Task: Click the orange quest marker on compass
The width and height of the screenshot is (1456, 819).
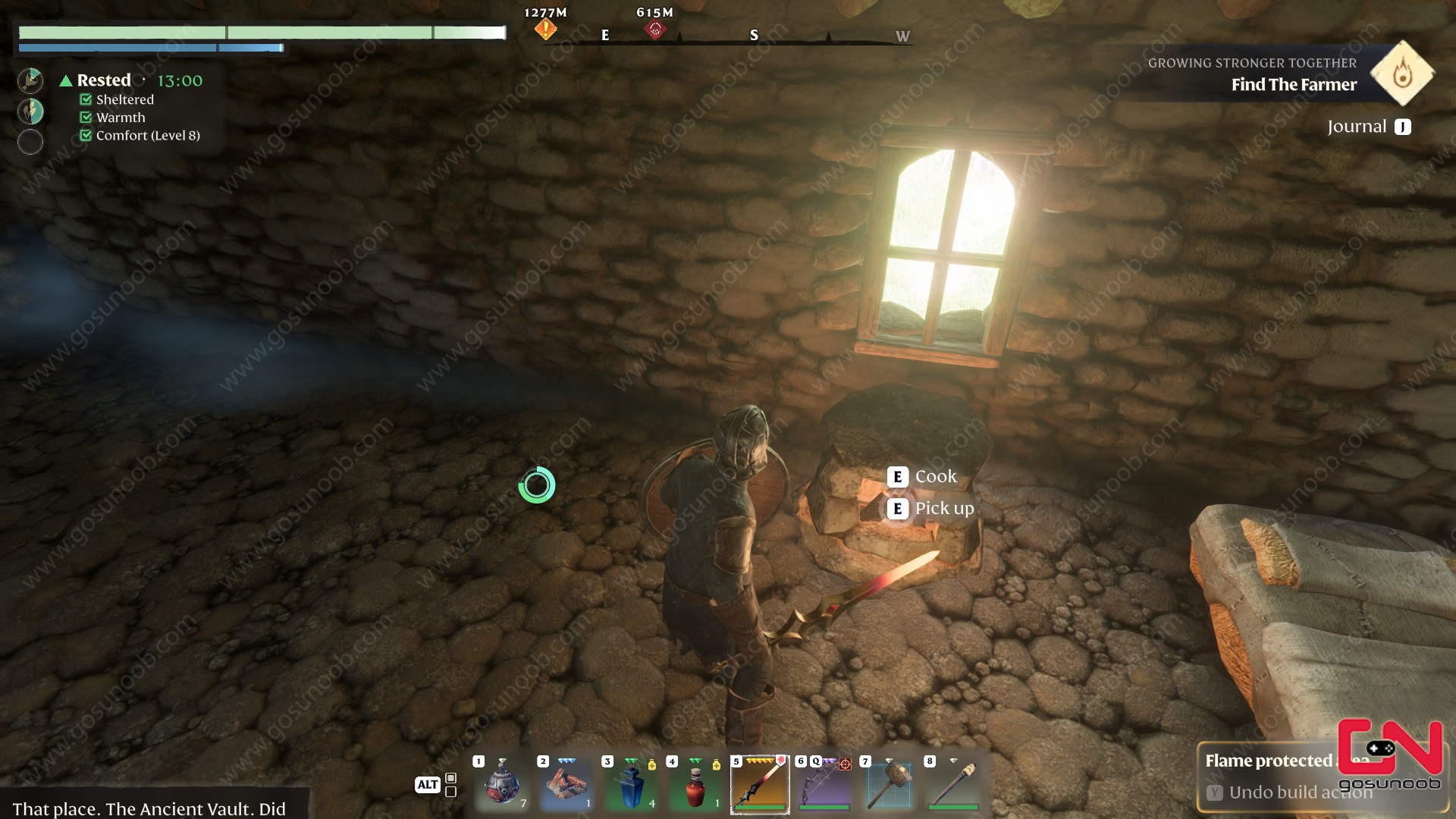Action: click(545, 30)
